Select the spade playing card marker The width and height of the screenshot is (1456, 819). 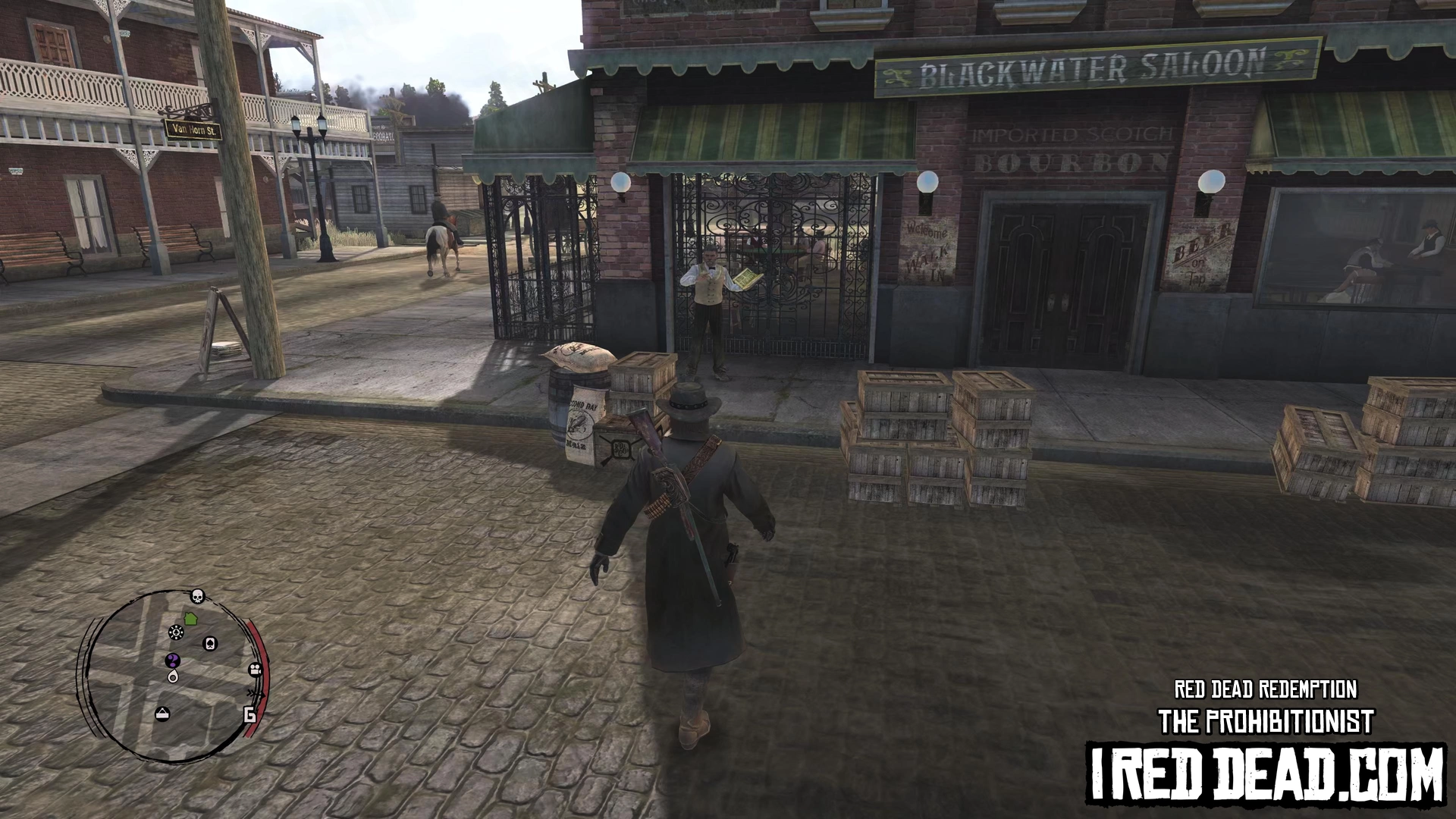[x=211, y=644]
